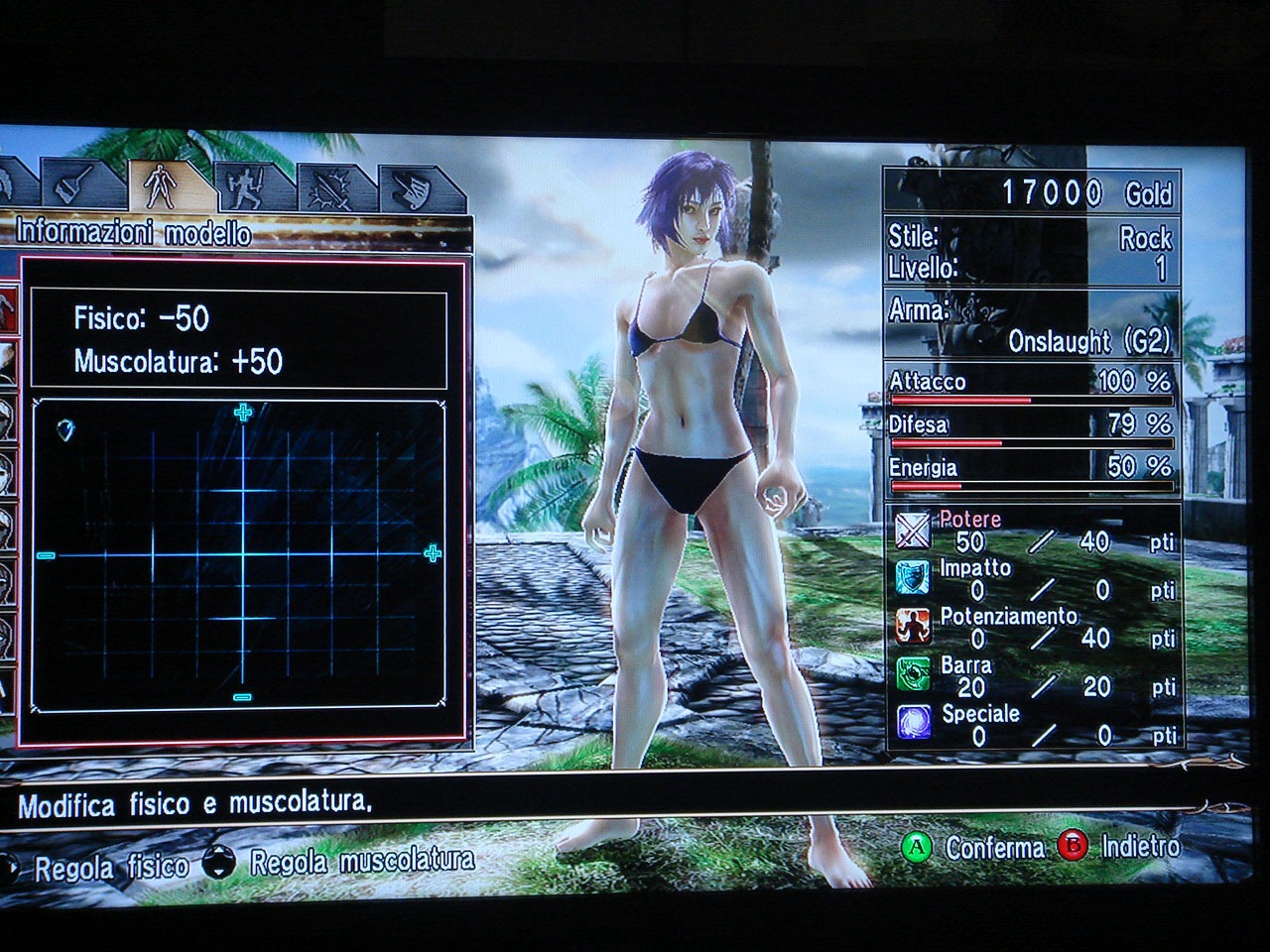Select the body figure model tab
Viewport: 1270px width, 952px height.
[x=159, y=183]
